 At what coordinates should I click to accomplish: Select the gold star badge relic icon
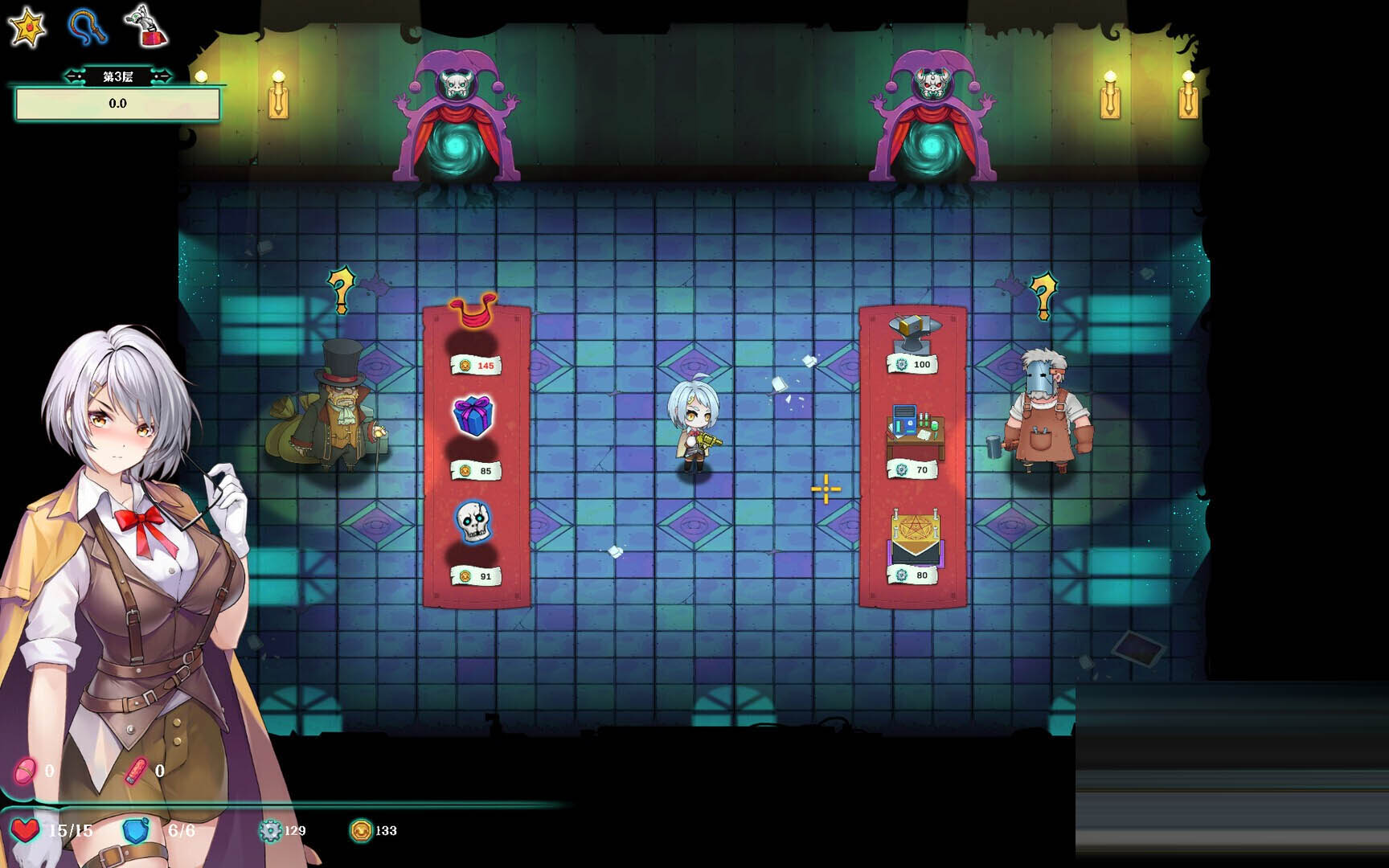click(x=27, y=27)
